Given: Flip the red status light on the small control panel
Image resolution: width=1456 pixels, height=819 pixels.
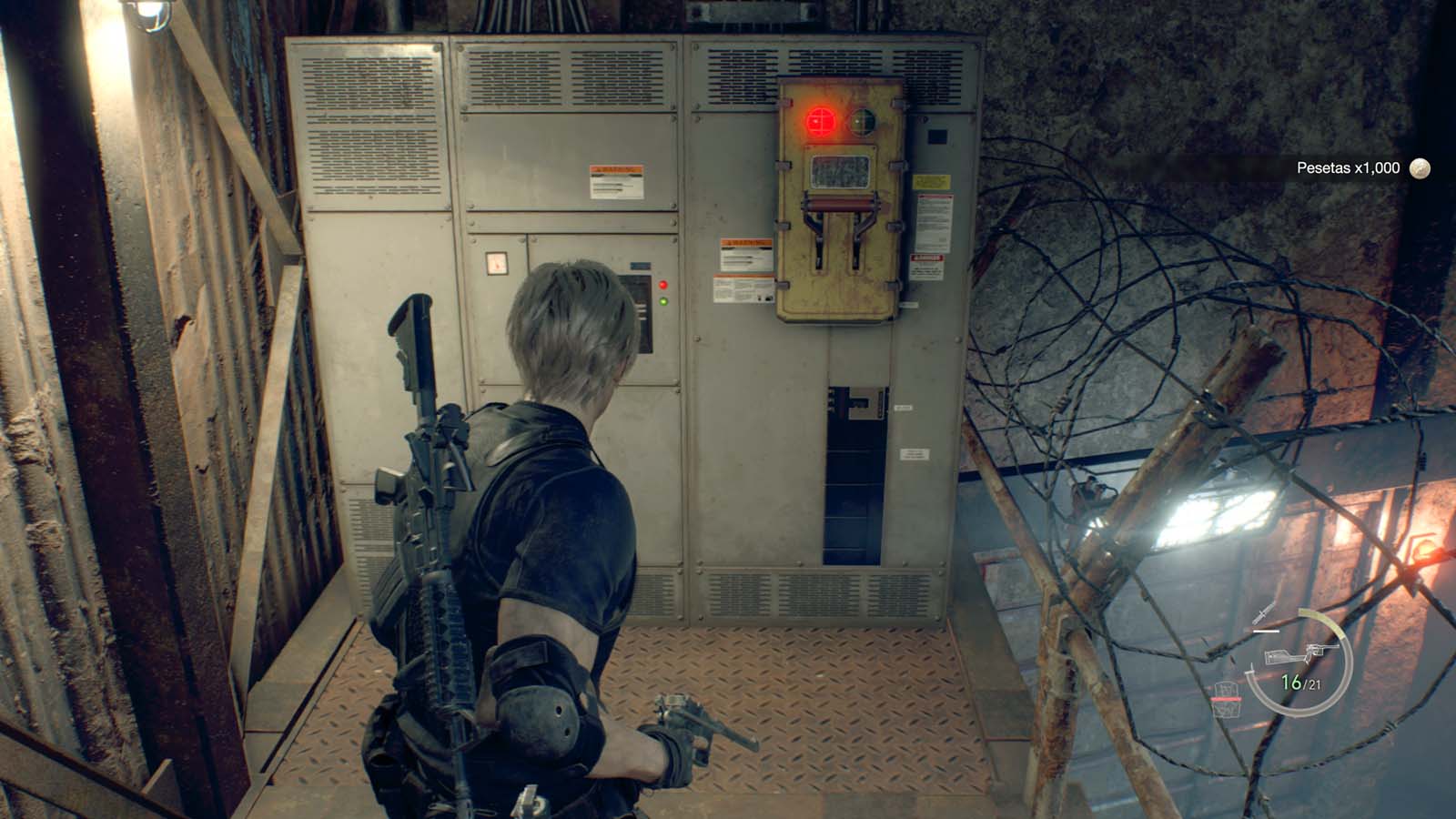Looking at the screenshot, I should 662,284.
